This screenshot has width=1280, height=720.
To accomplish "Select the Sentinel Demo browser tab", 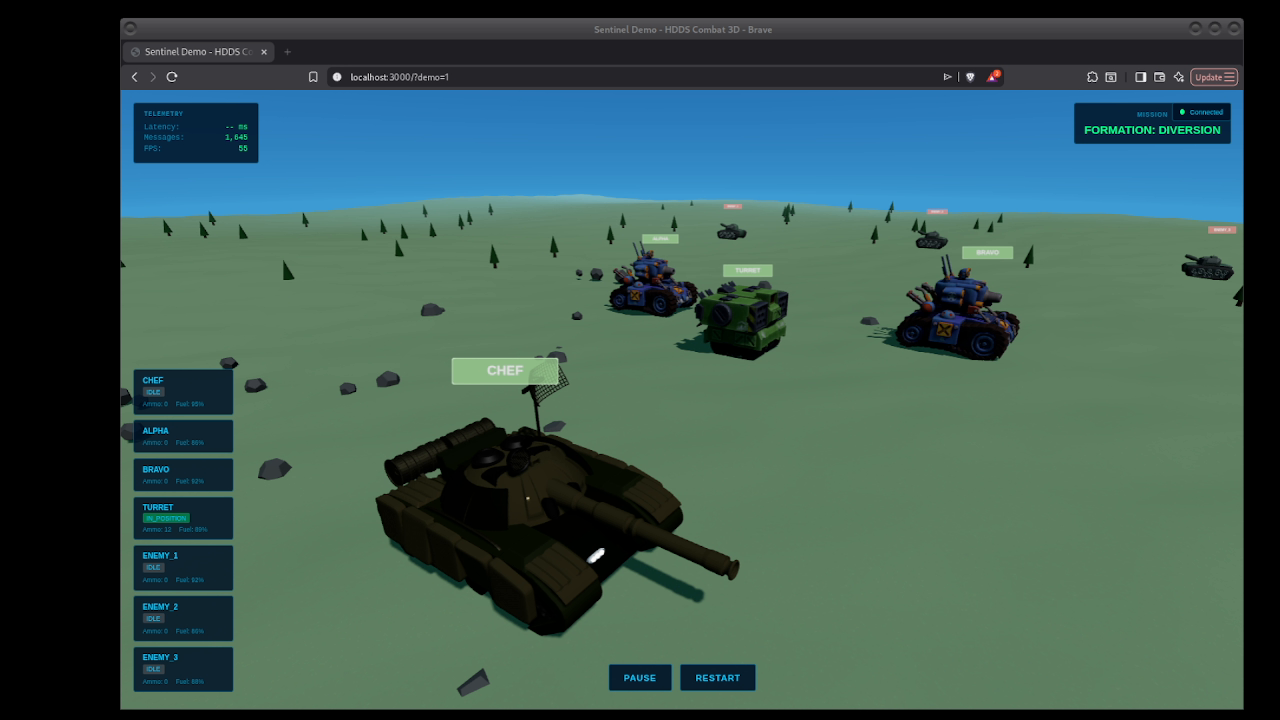I will (197, 51).
